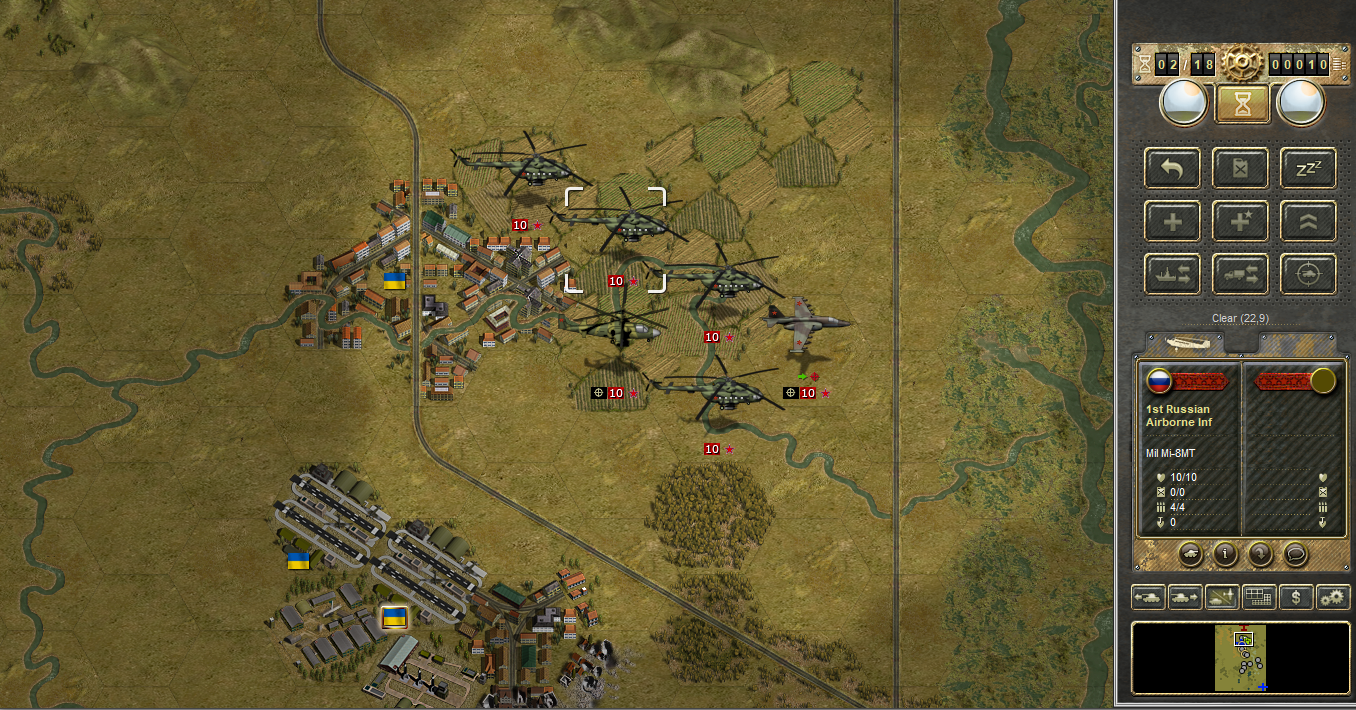Open the options gears button
The height and width of the screenshot is (710, 1356).
click(1333, 597)
